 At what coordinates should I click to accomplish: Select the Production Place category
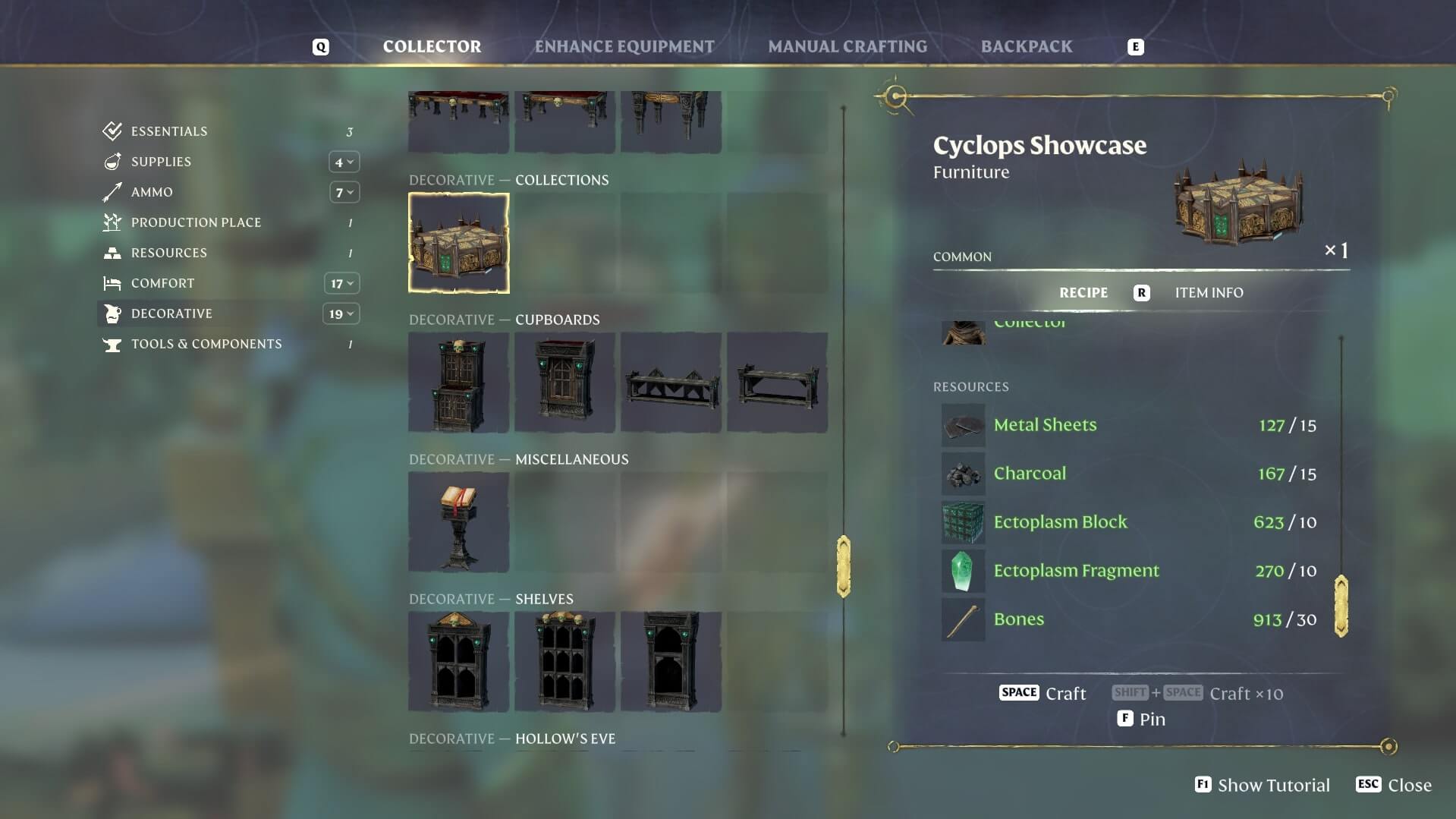[196, 222]
